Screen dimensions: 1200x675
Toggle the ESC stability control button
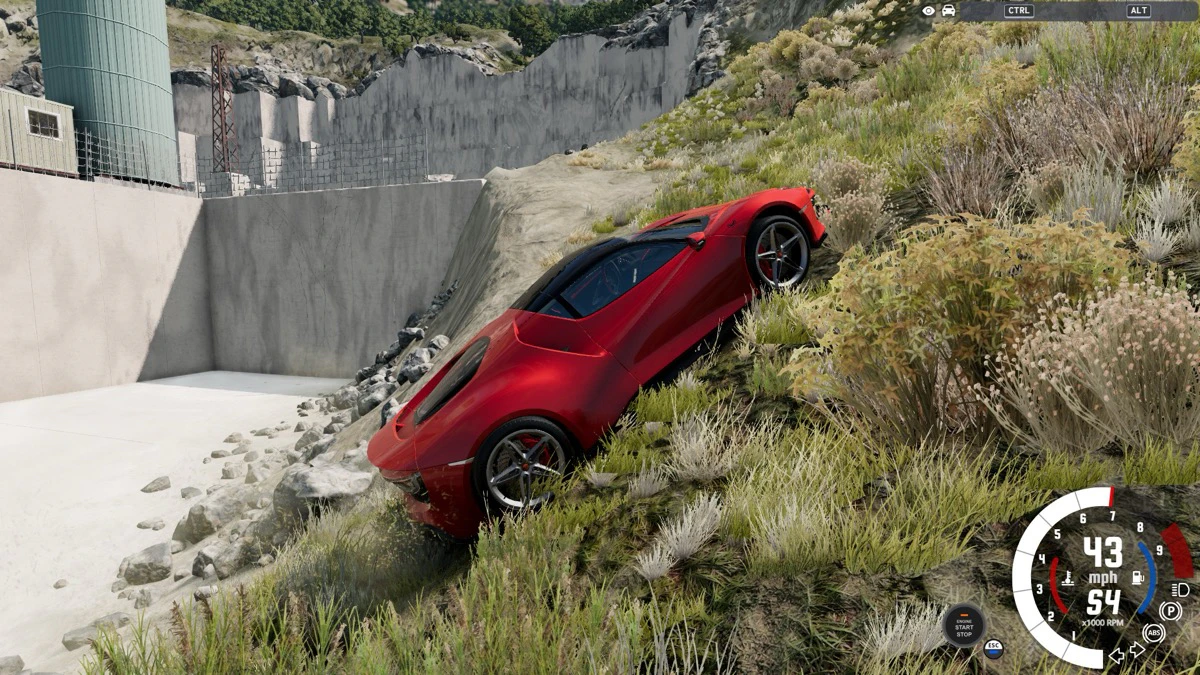coord(993,647)
